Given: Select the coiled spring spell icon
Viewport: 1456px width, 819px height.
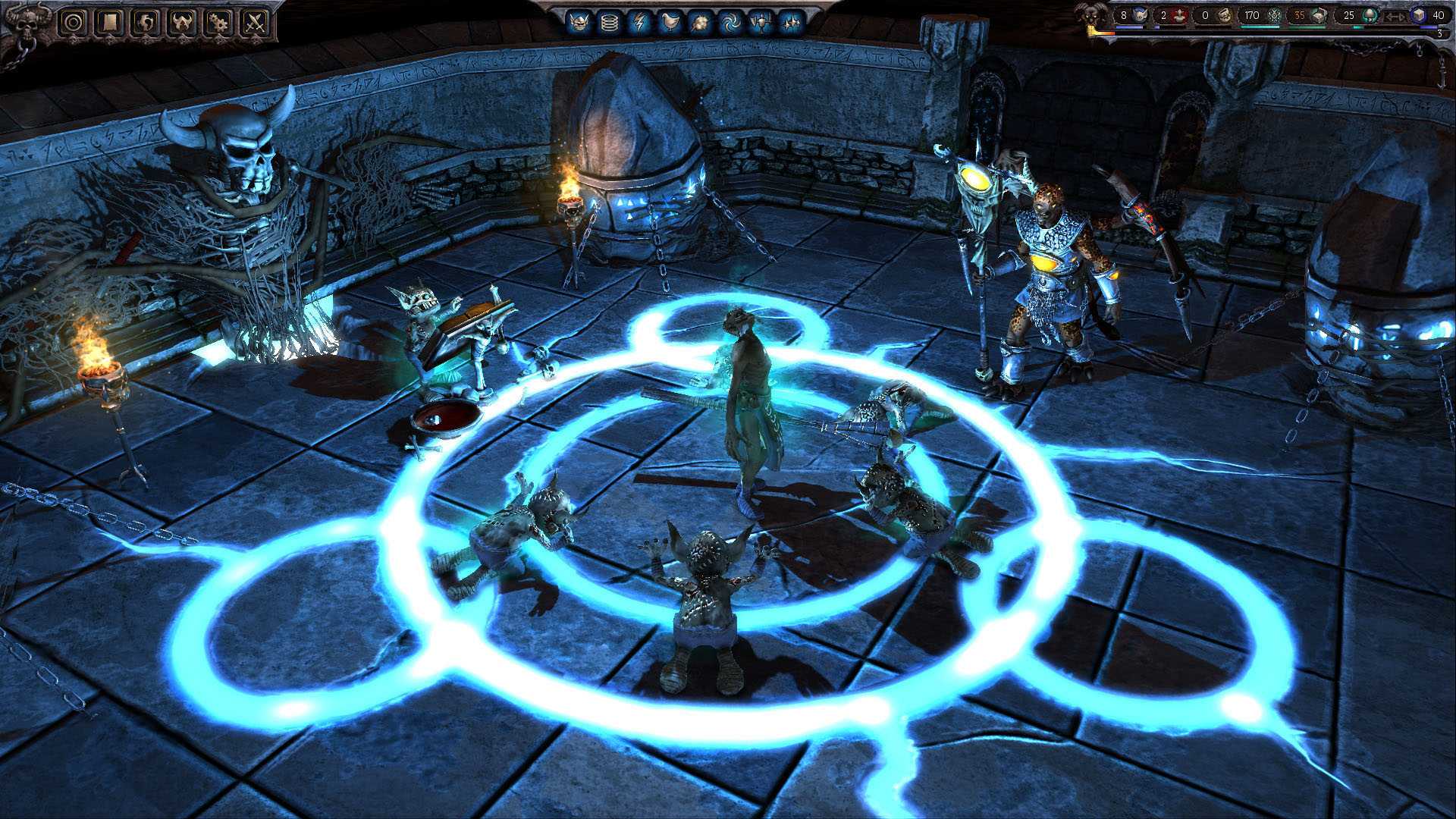Looking at the screenshot, I should [x=611, y=21].
